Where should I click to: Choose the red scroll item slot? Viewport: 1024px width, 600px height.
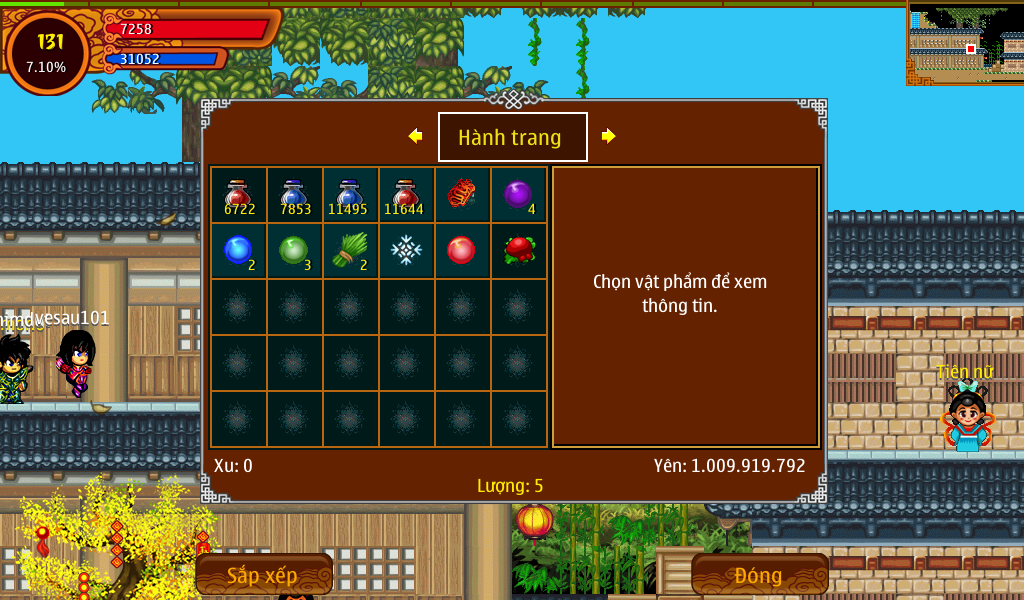pos(462,194)
